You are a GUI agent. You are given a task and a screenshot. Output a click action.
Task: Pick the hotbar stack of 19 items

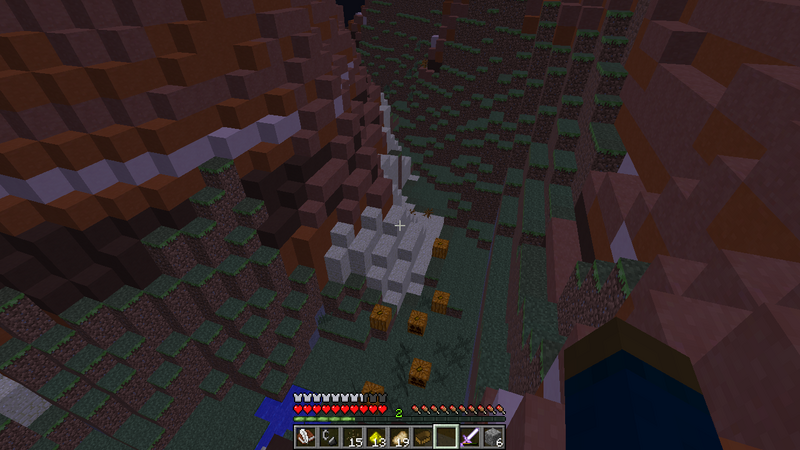399,437
